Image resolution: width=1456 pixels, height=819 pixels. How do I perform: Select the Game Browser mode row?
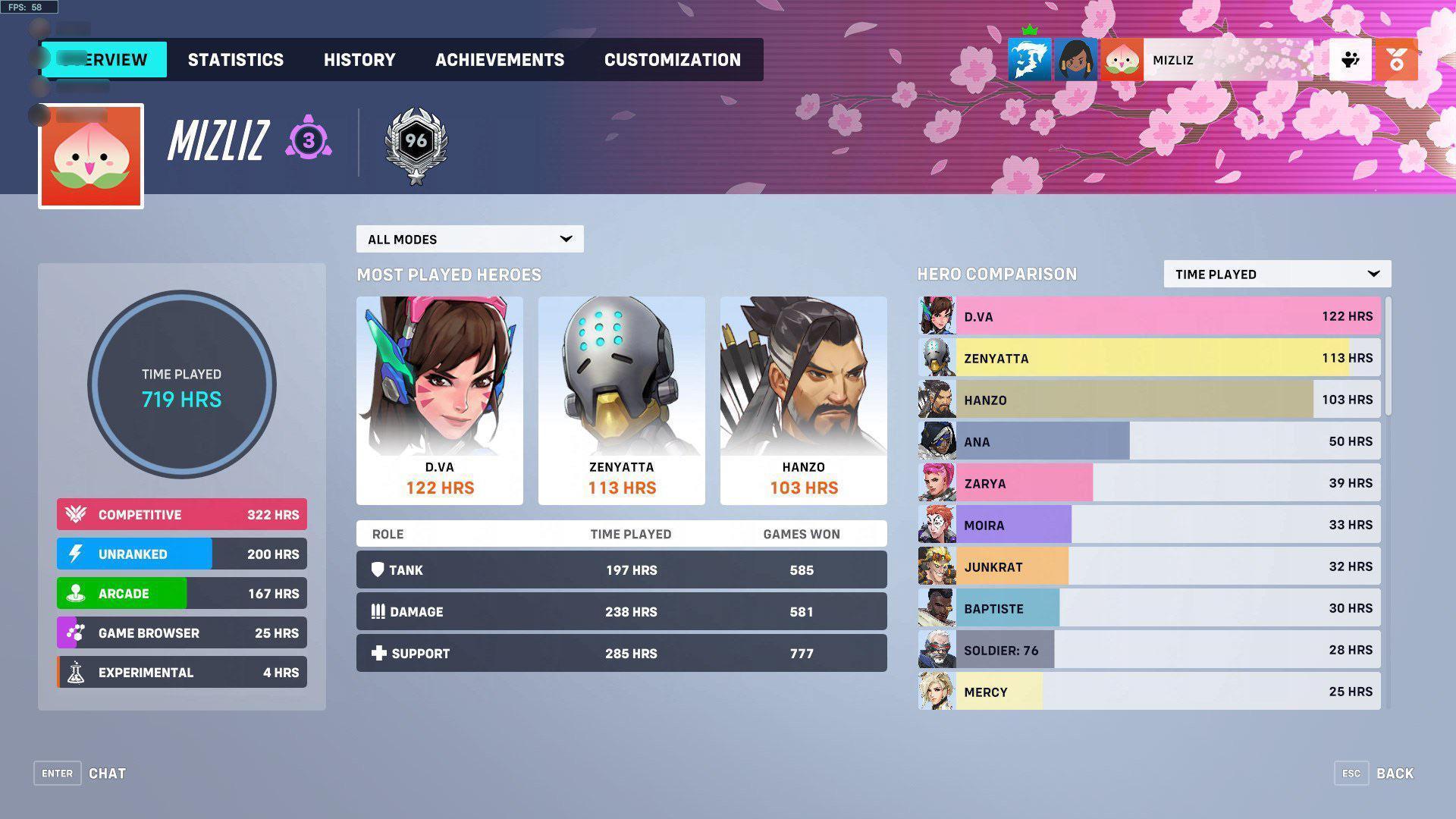click(x=181, y=632)
